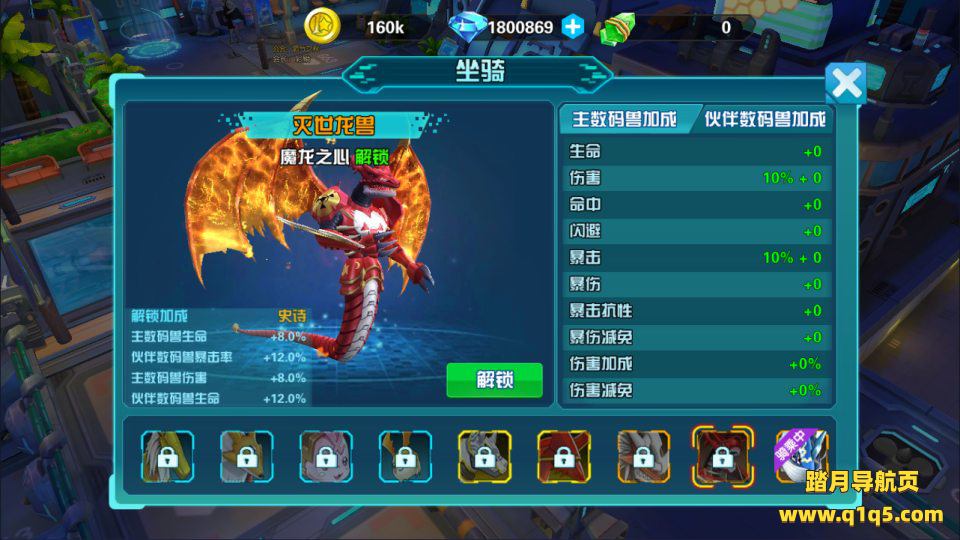
Task: Tap the gold coin currency icon
Action: click(x=323, y=26)
